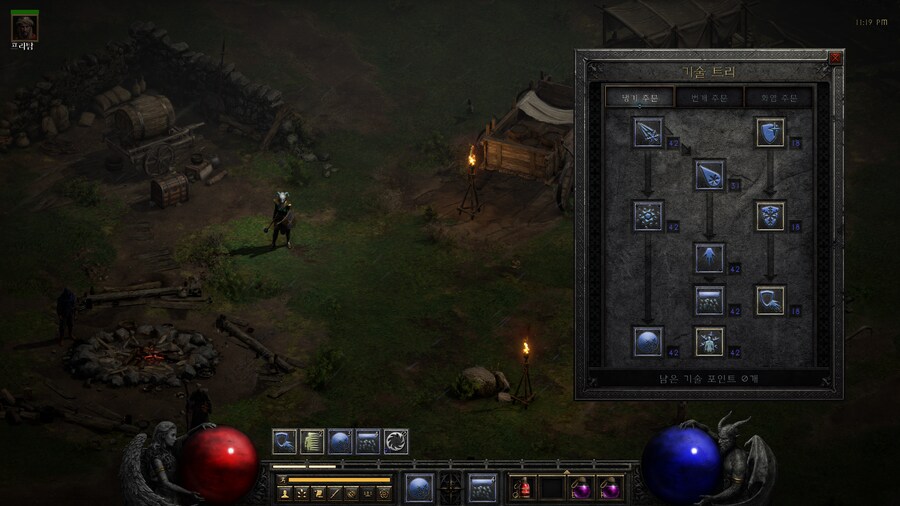Choose the Glacial Spike skill node
Viewport: 900px width, 506px height.
point(709,257)
